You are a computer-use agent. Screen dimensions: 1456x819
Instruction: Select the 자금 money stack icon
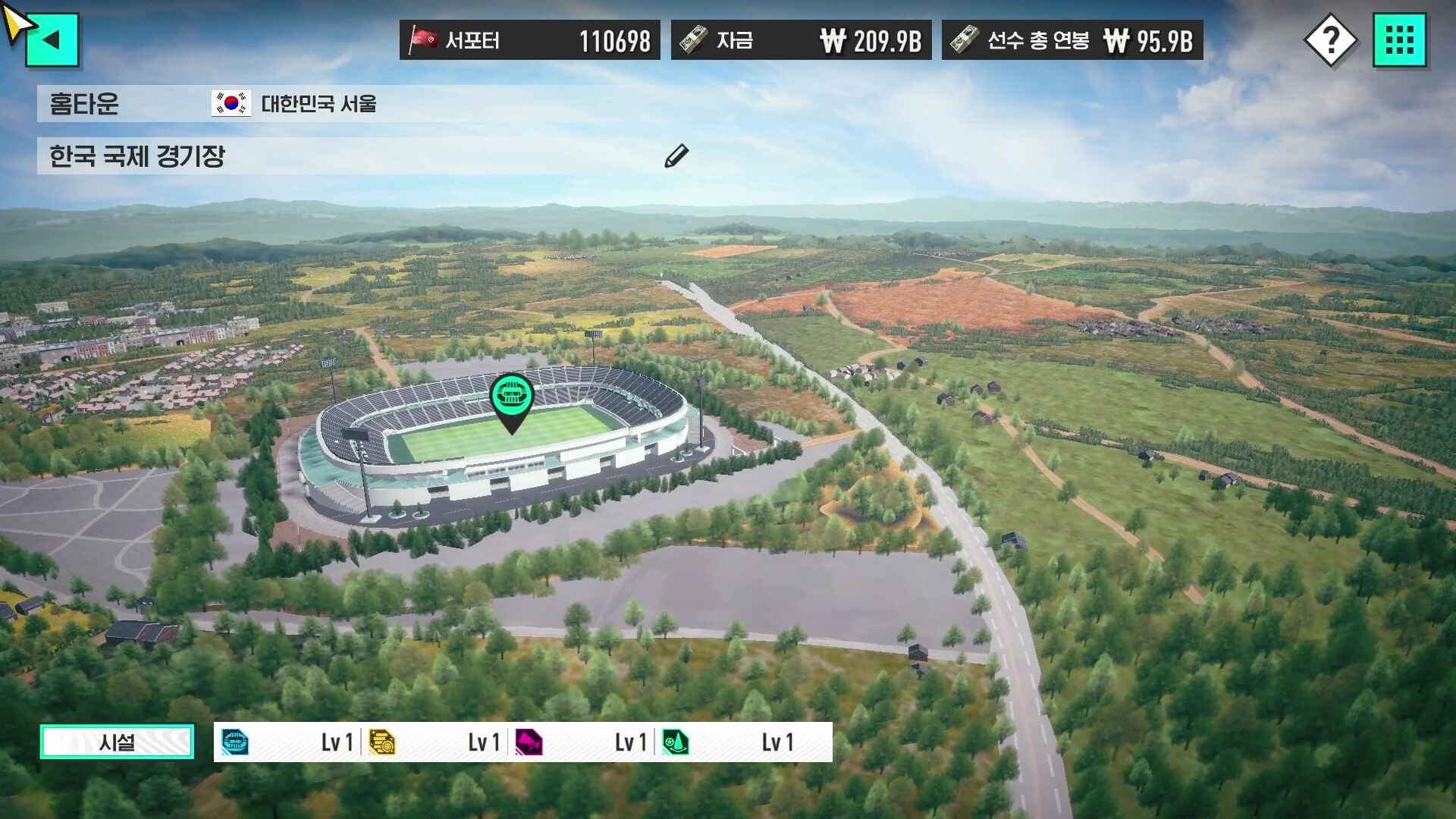coord(695,39)
